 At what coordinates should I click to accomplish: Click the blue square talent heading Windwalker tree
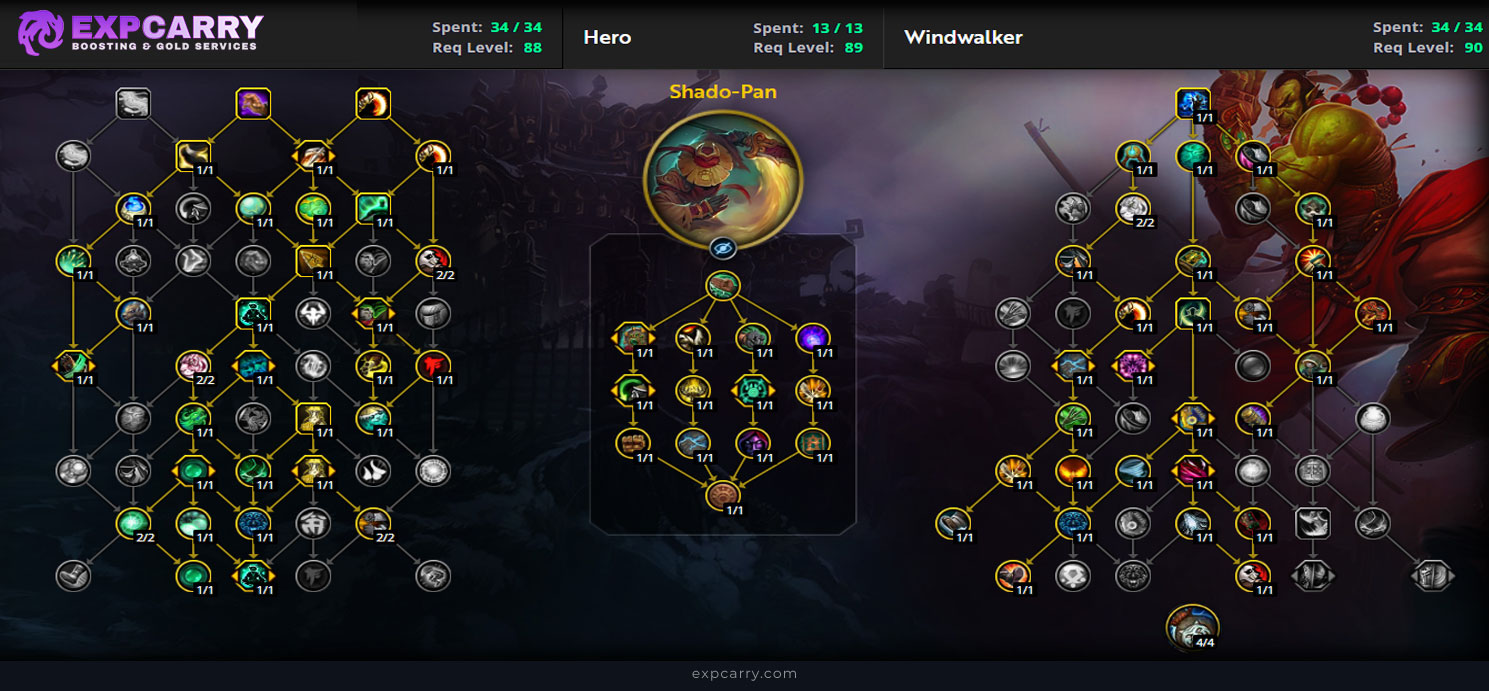coord(1192,102)
